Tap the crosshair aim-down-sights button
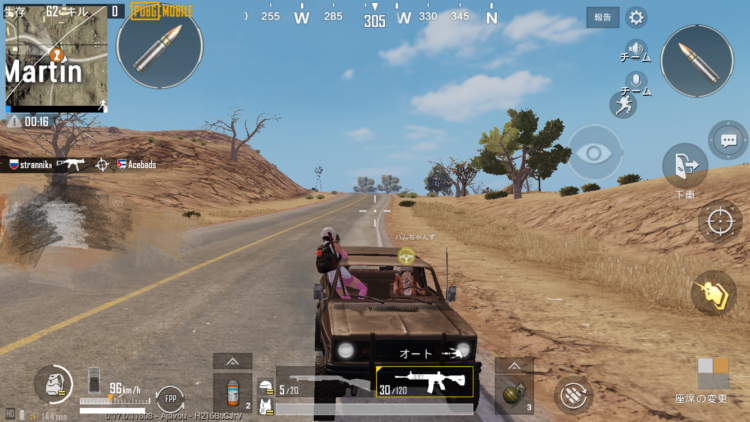This screenshot has width=750, height=422. [719, 222]
